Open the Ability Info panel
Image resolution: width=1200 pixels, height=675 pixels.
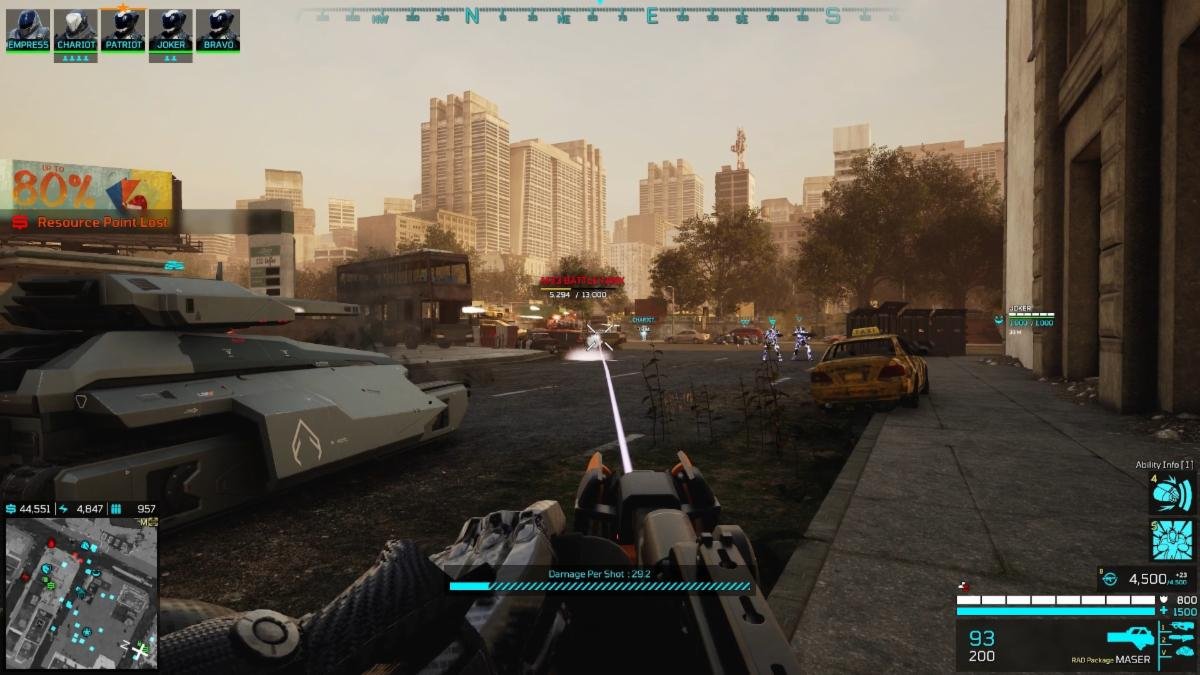tap(1164, 465)
